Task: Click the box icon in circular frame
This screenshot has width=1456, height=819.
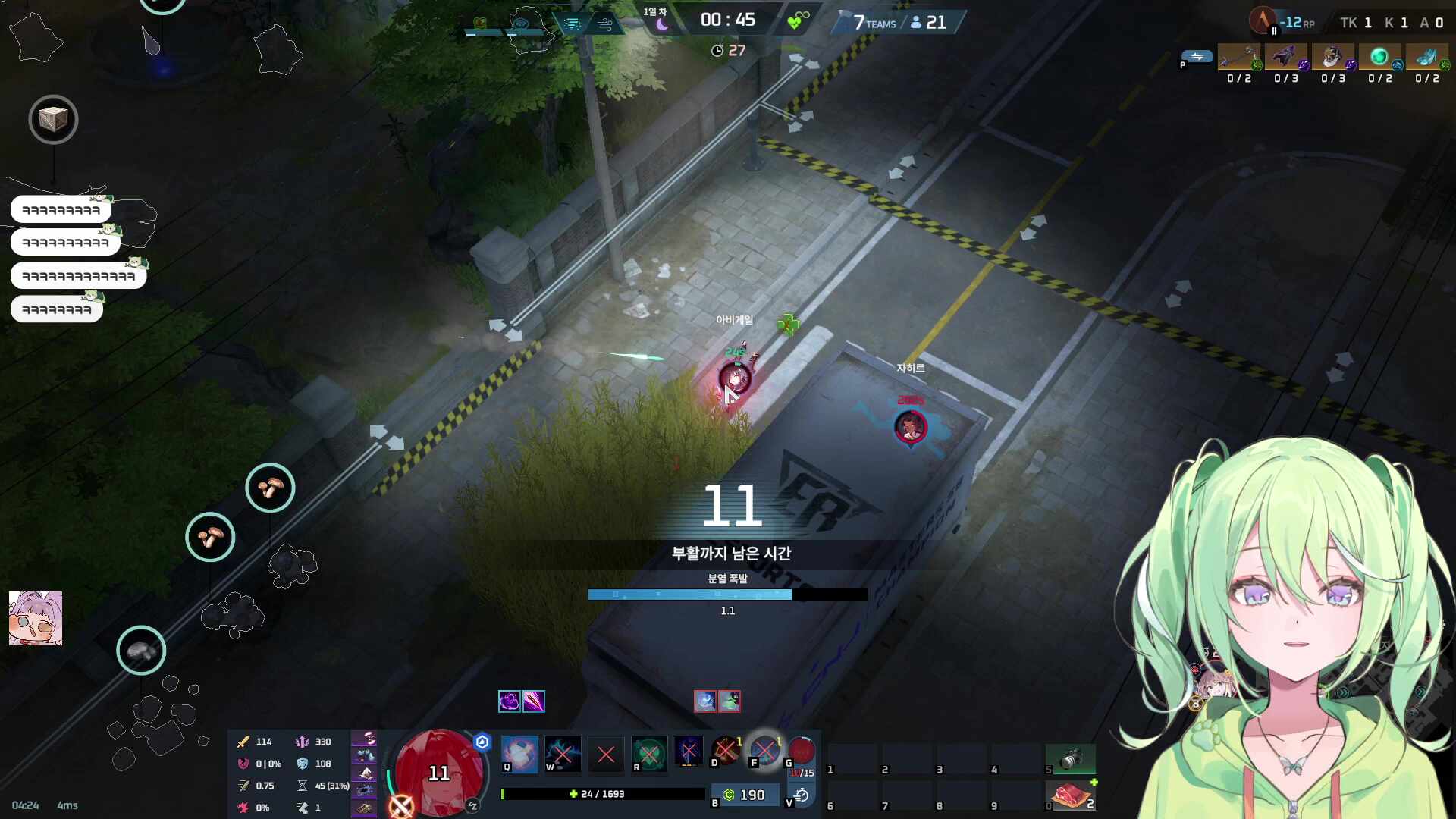Action: 53,119
